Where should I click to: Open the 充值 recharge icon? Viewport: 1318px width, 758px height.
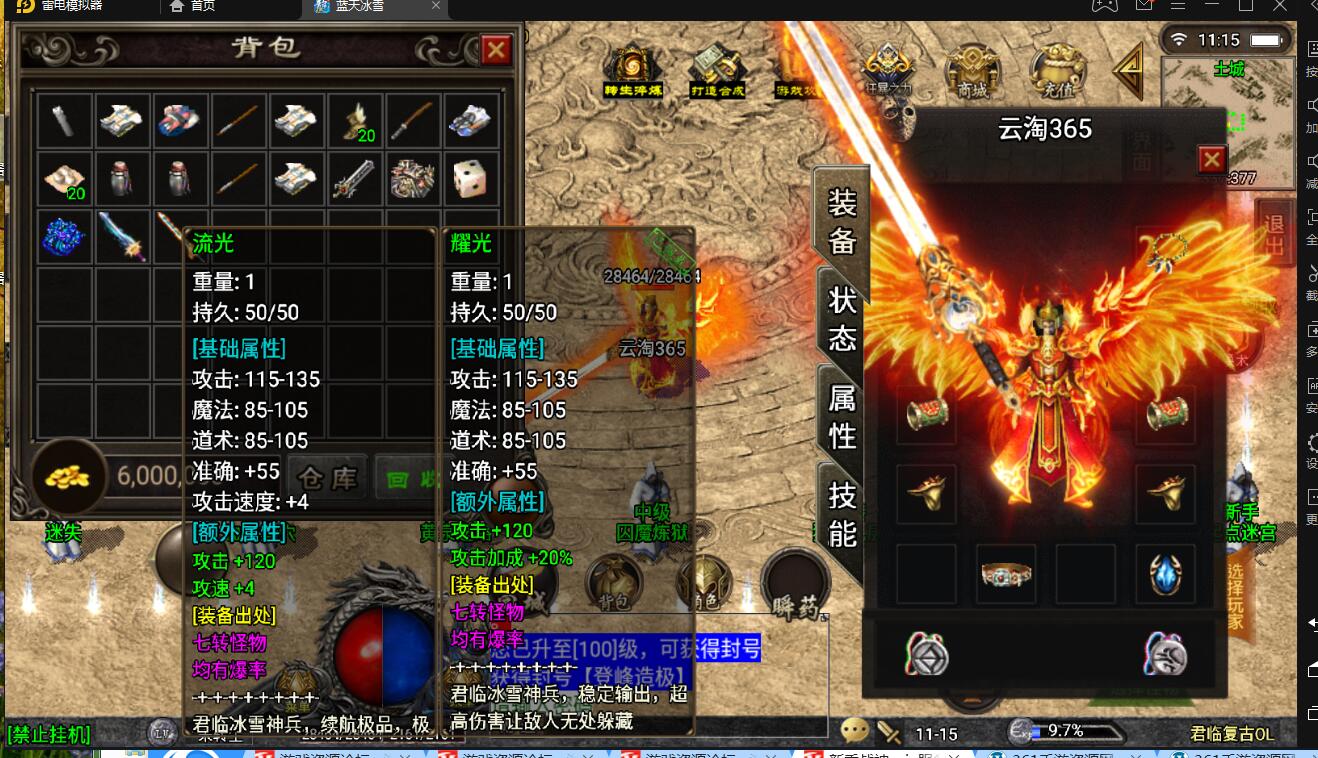1058,70
